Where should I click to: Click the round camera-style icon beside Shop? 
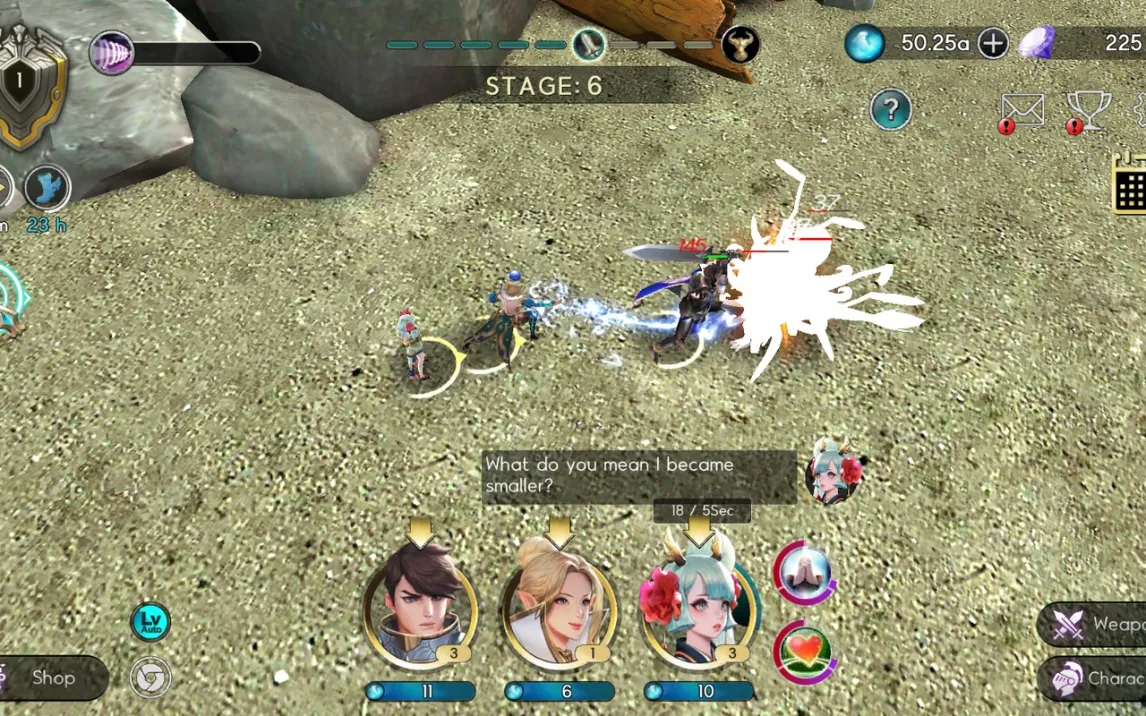(x=151, y=677)
